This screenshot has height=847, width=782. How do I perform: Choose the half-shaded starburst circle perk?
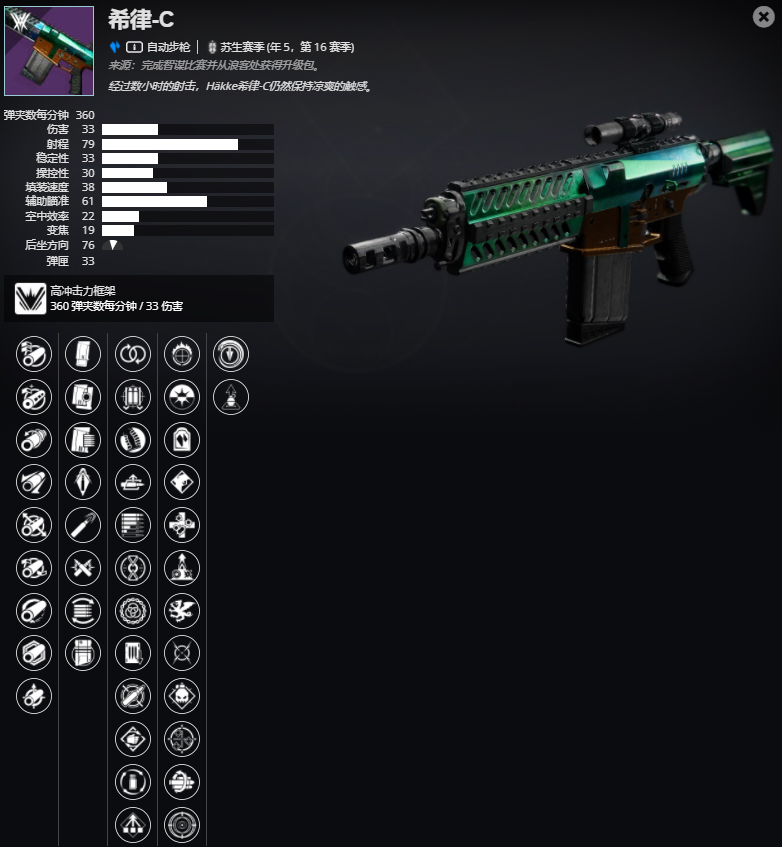click(x=182, y=397)
